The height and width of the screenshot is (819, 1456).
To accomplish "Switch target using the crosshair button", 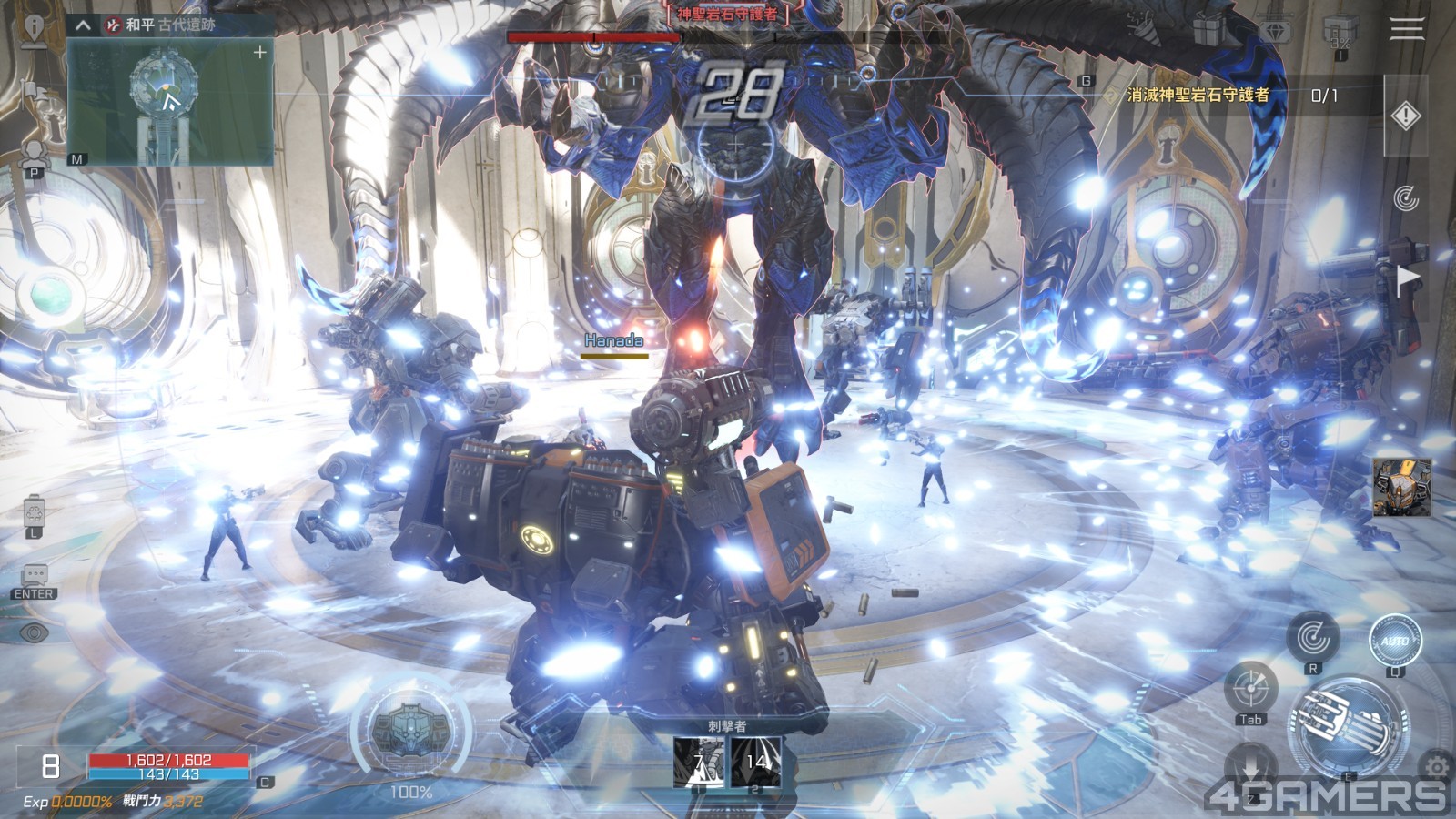I will [x=1250, y=689].
